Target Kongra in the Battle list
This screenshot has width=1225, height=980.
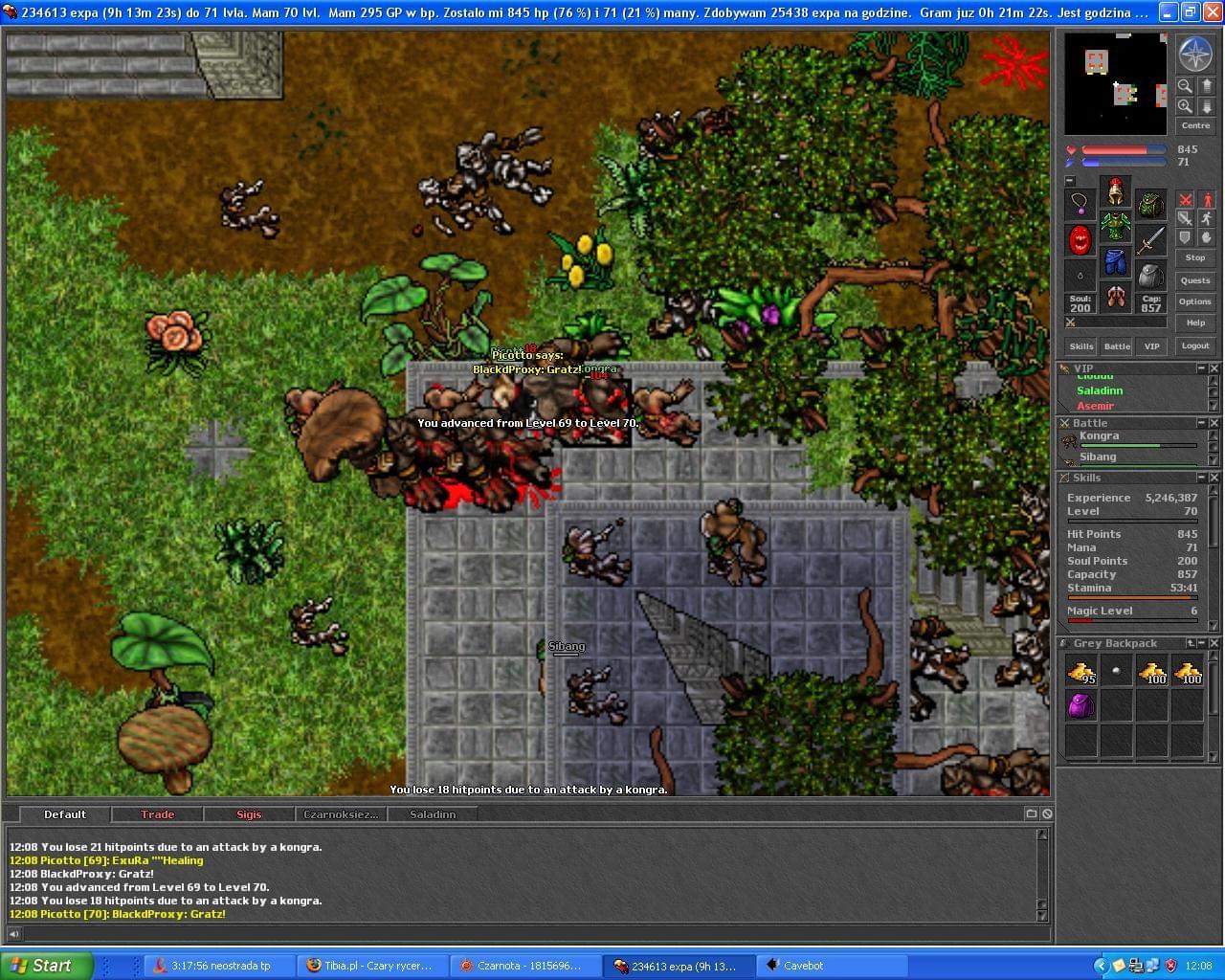point(1099,436)
